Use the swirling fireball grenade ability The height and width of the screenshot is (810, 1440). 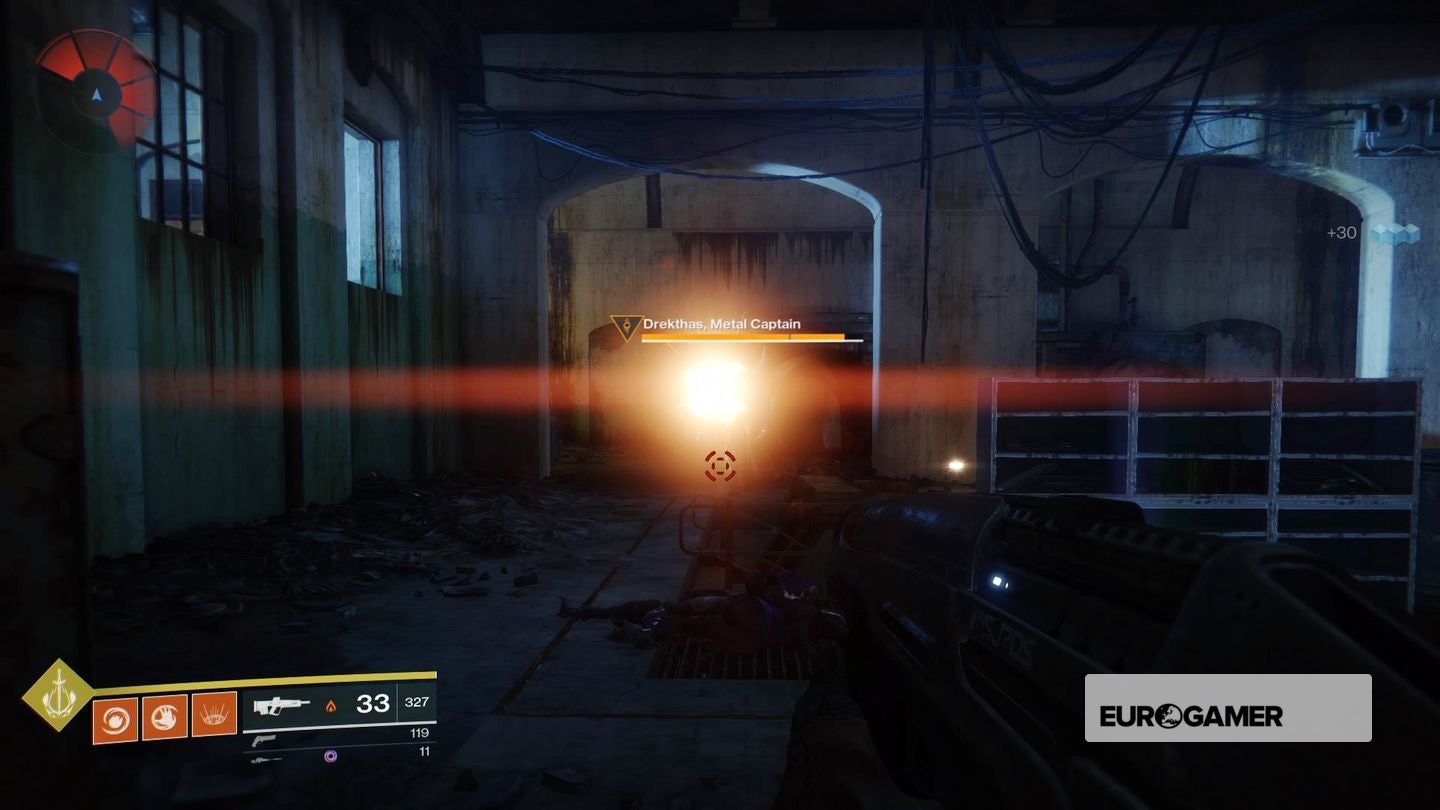114,718
